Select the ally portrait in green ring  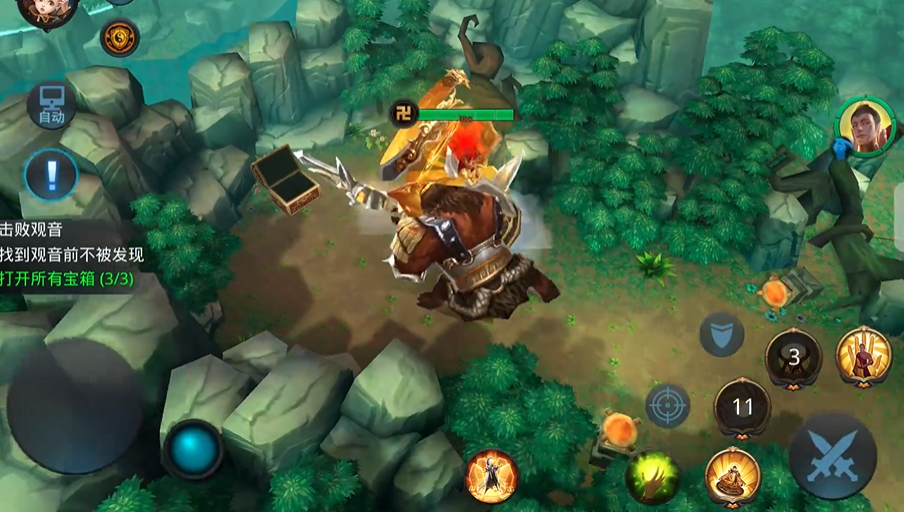coord(865,127)
